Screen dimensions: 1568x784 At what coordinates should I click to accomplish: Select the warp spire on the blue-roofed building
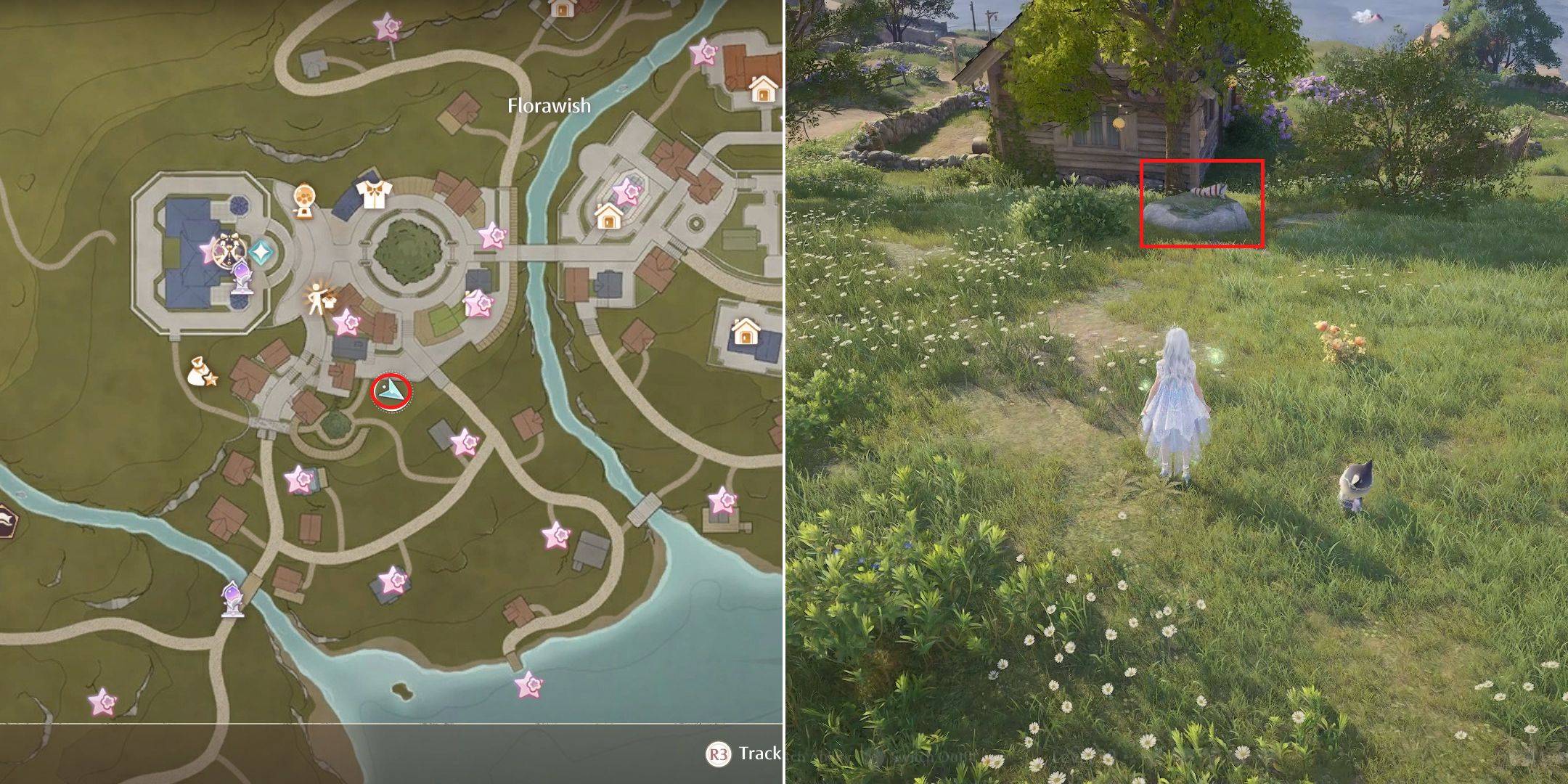tap(242, 279)
